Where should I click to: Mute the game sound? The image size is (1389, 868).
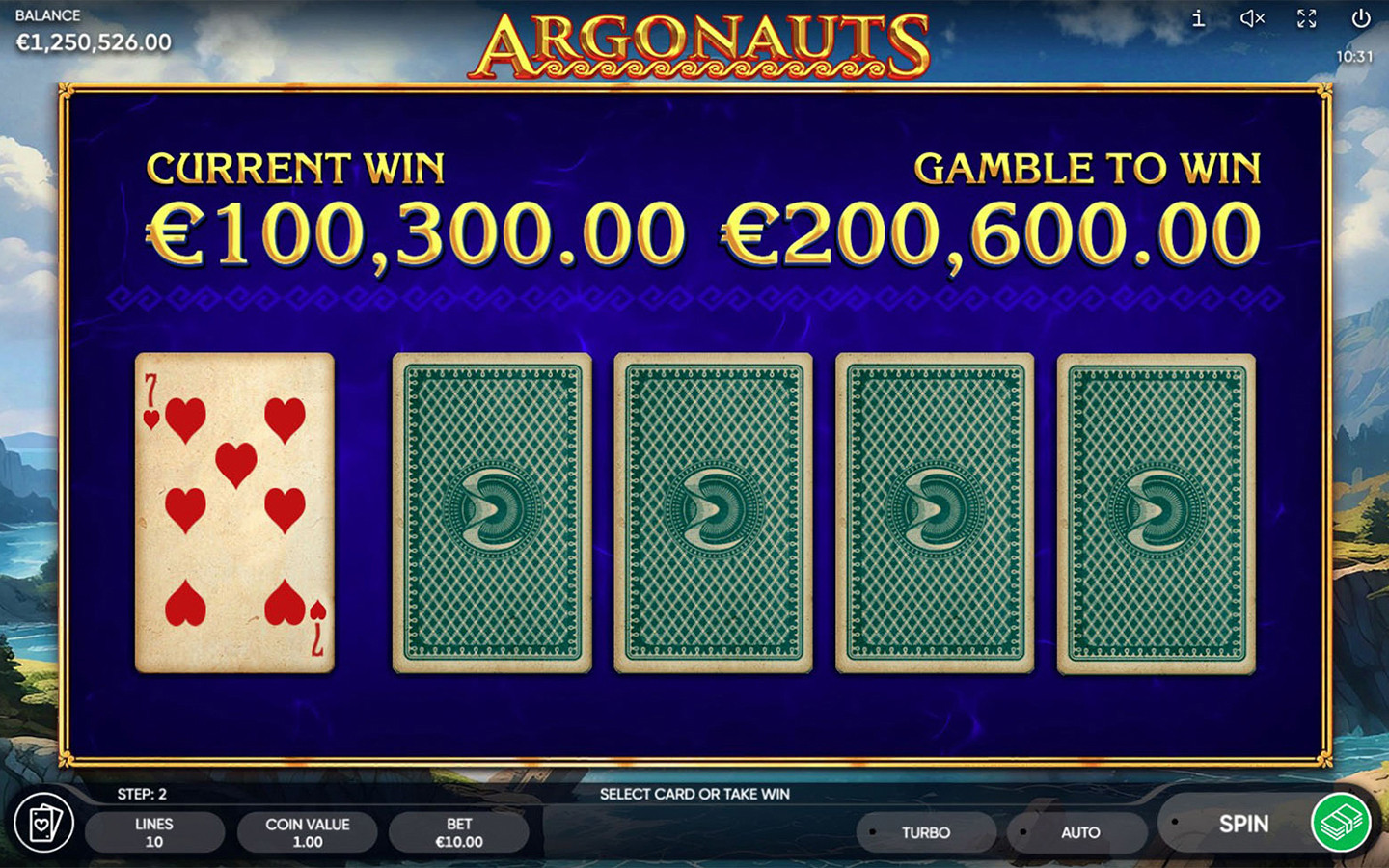[1251, 18]
